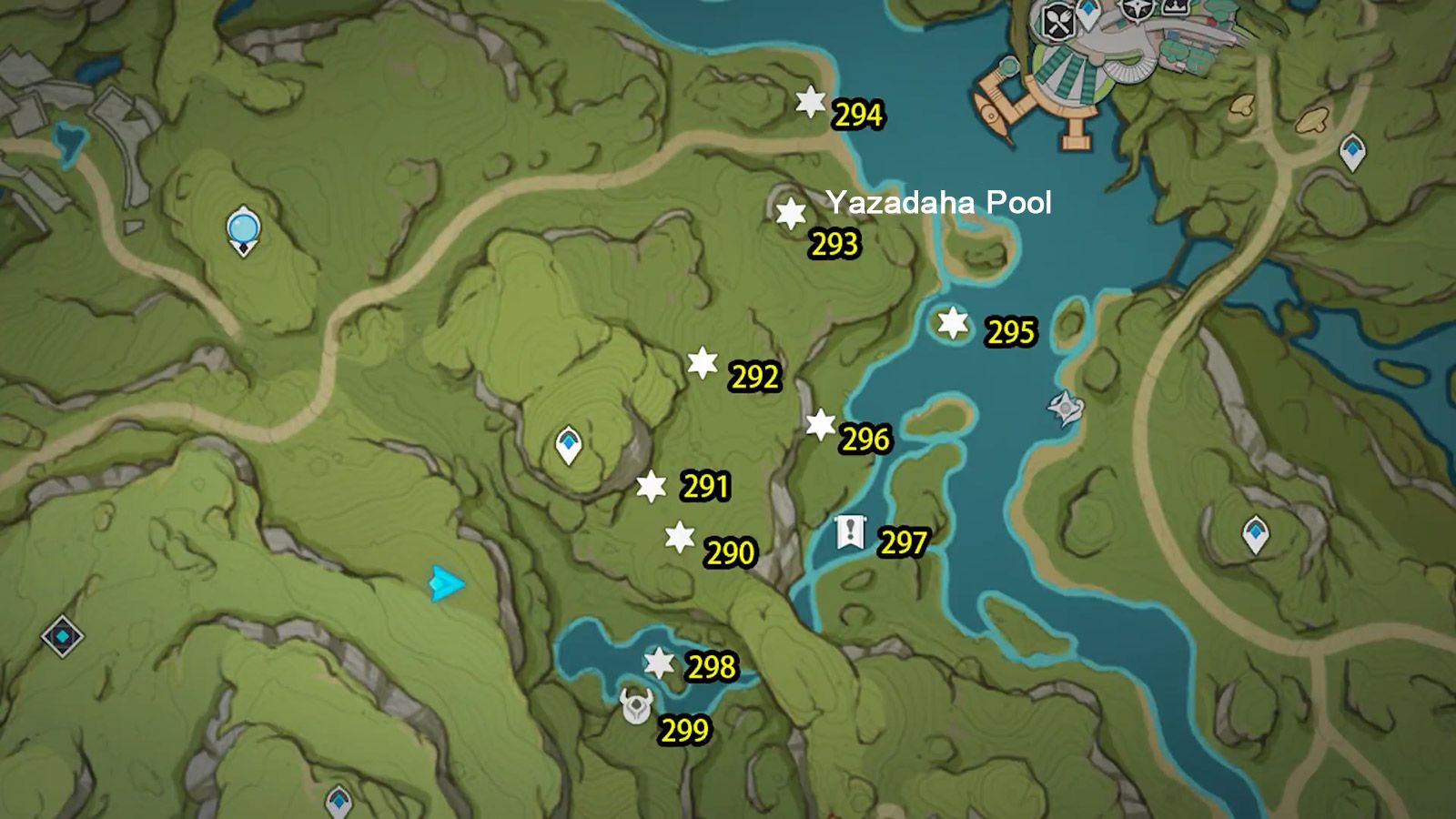Viewport: 1456px width, 819px height.
Task: Click the Yazadaha Pool location label
Action: 939,201
